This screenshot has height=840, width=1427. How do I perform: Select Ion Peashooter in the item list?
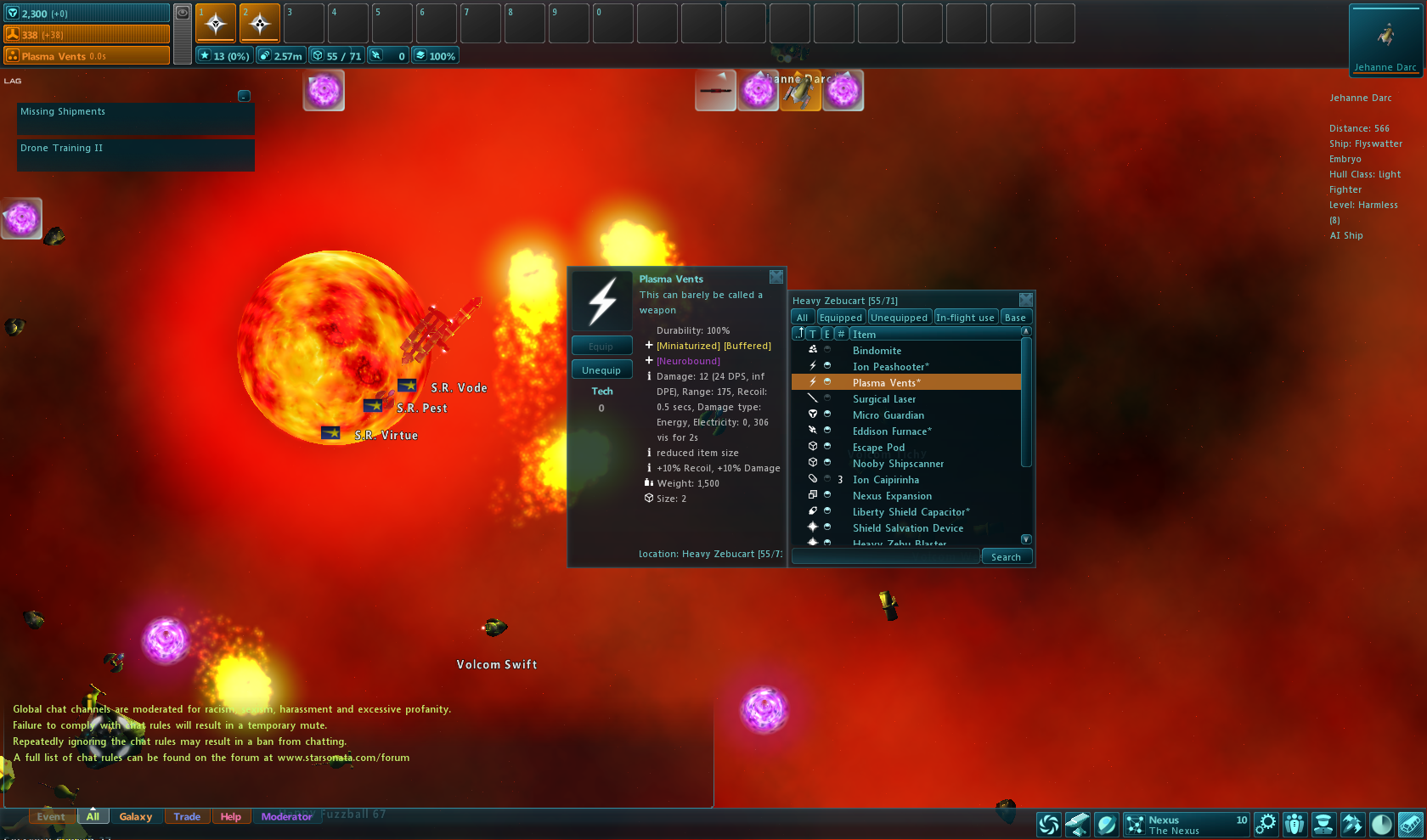(x=890, y=367)
